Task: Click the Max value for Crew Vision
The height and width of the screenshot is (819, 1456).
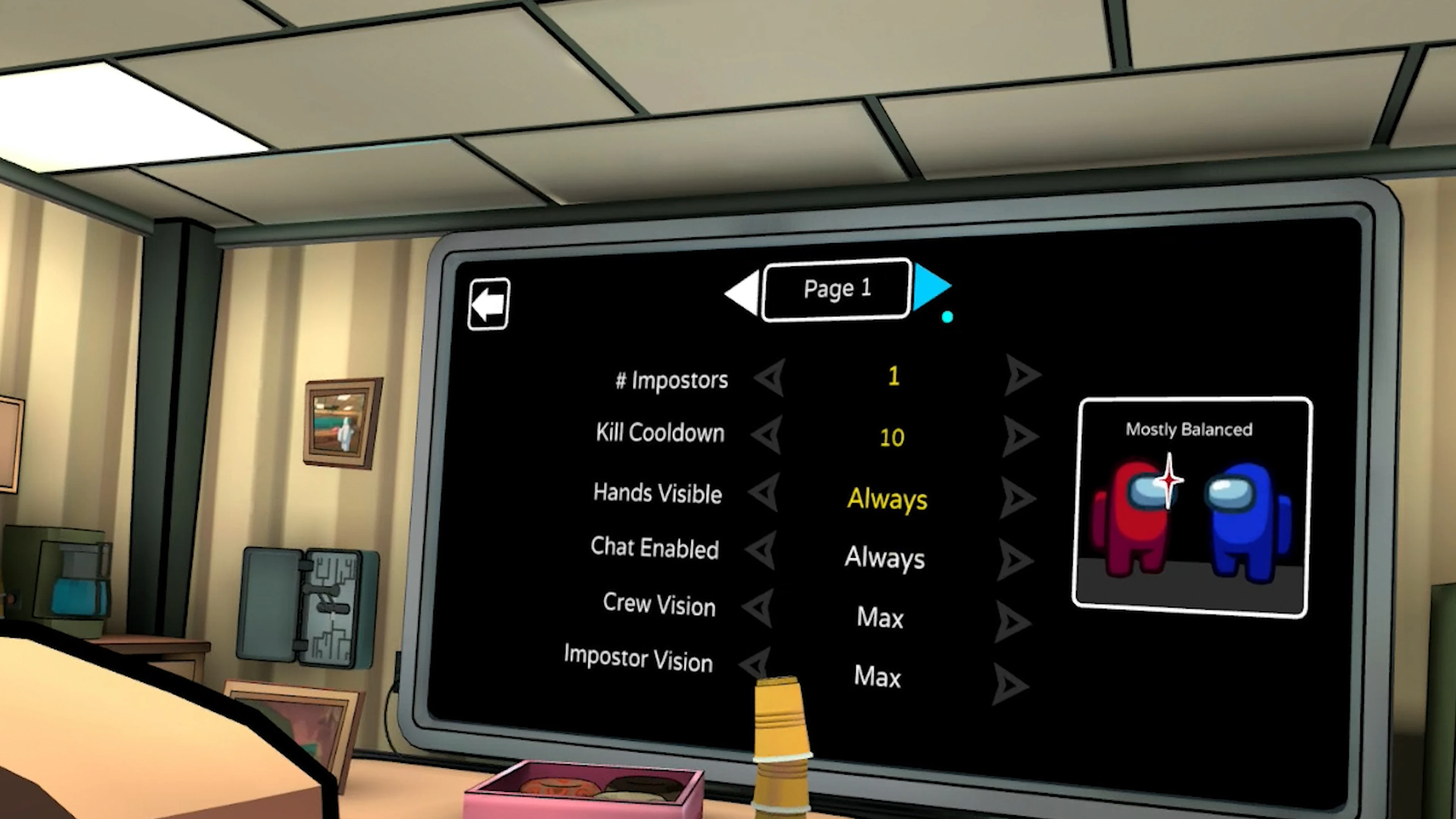Action: 880,617
